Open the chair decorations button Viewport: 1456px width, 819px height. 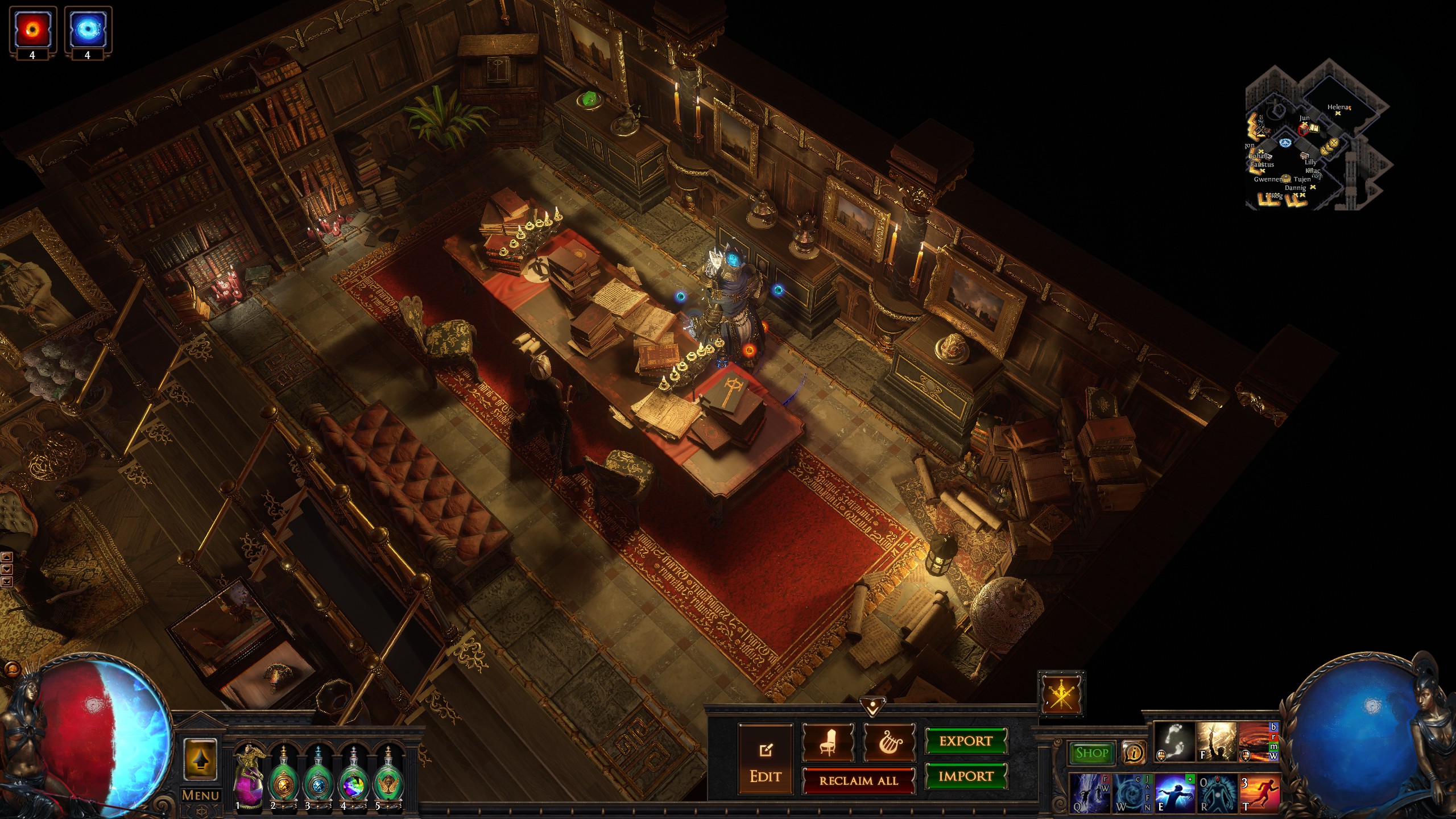[x=828, y=742]
